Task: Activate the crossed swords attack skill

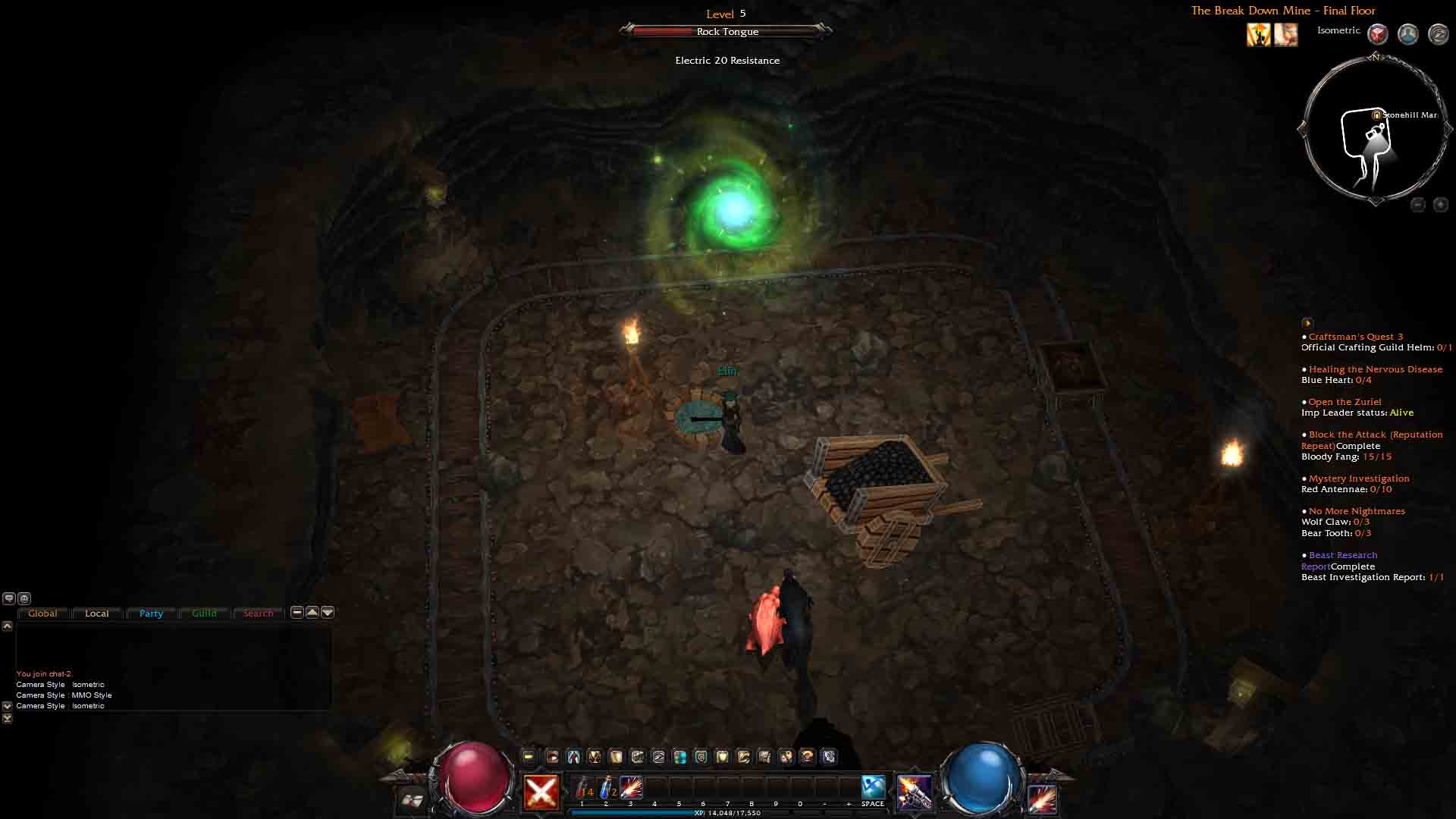Action: (541, 792)
